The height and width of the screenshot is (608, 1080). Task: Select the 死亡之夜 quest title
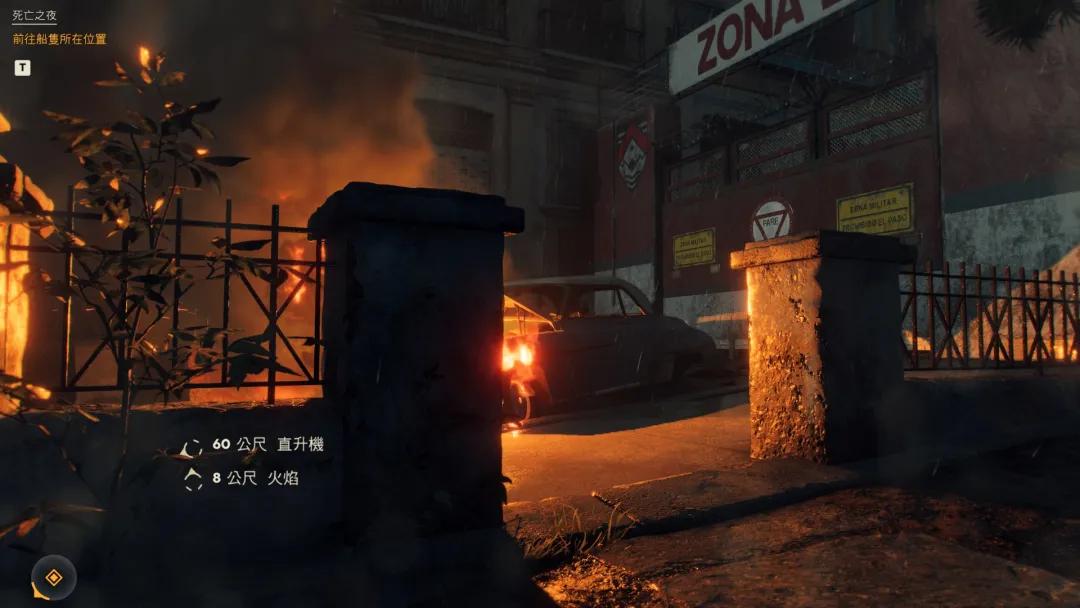coord(34,16)
